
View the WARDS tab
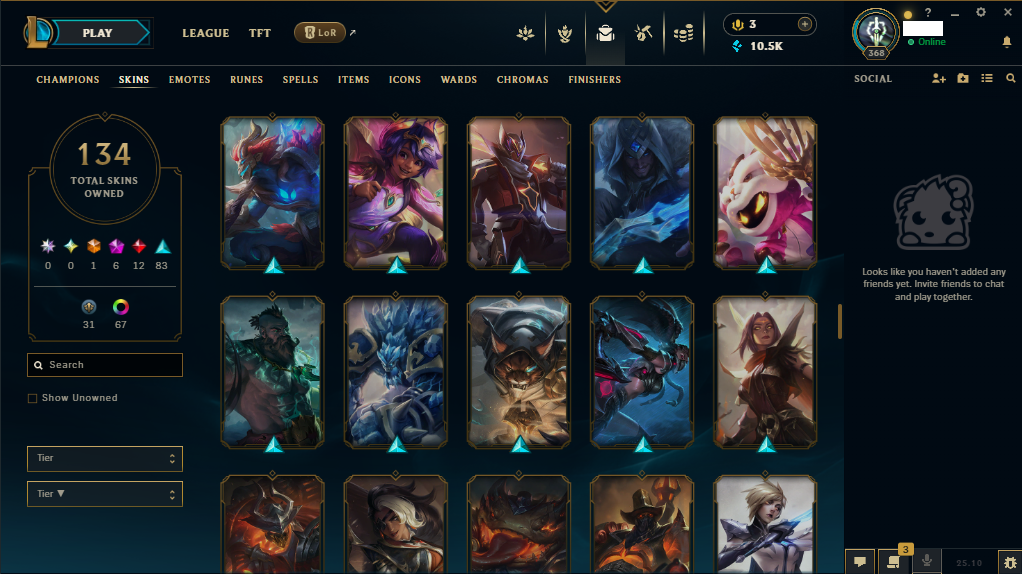[x=459, y=80]
